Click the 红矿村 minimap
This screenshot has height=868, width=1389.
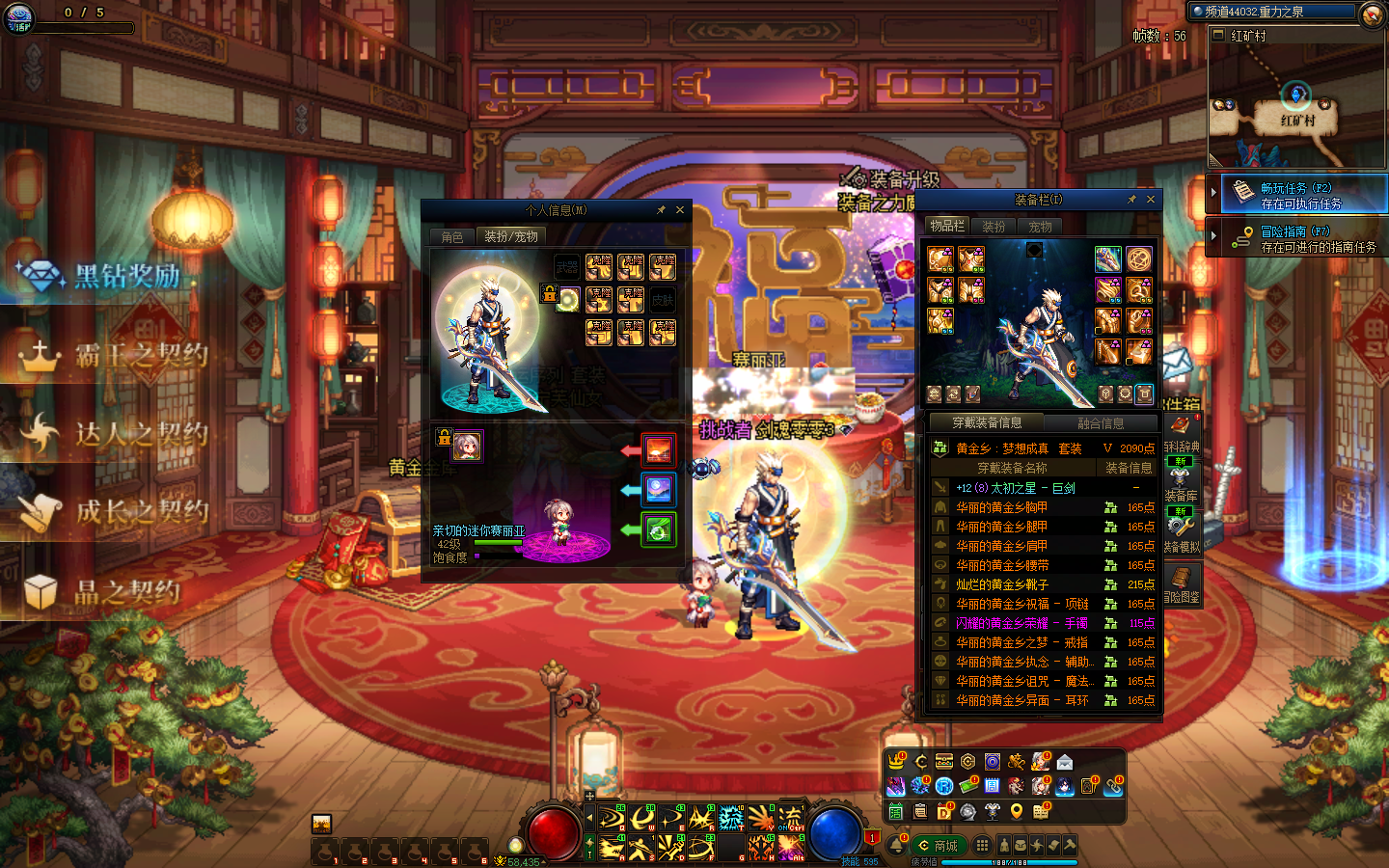click(x=1296, y=104)
